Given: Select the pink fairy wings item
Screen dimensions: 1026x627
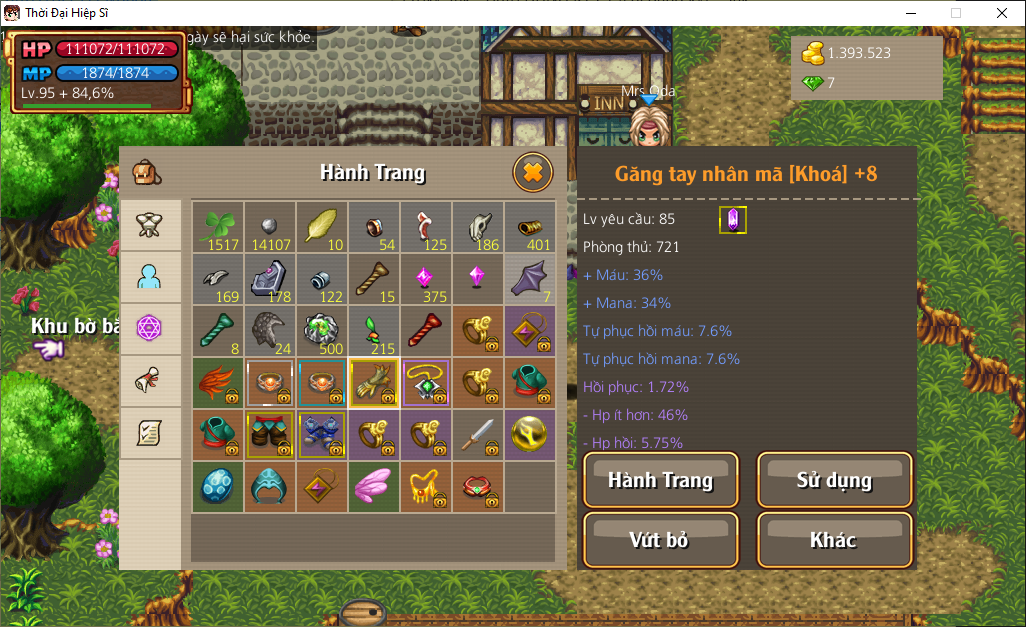Looking at the screenshot, I should (374, 487).
